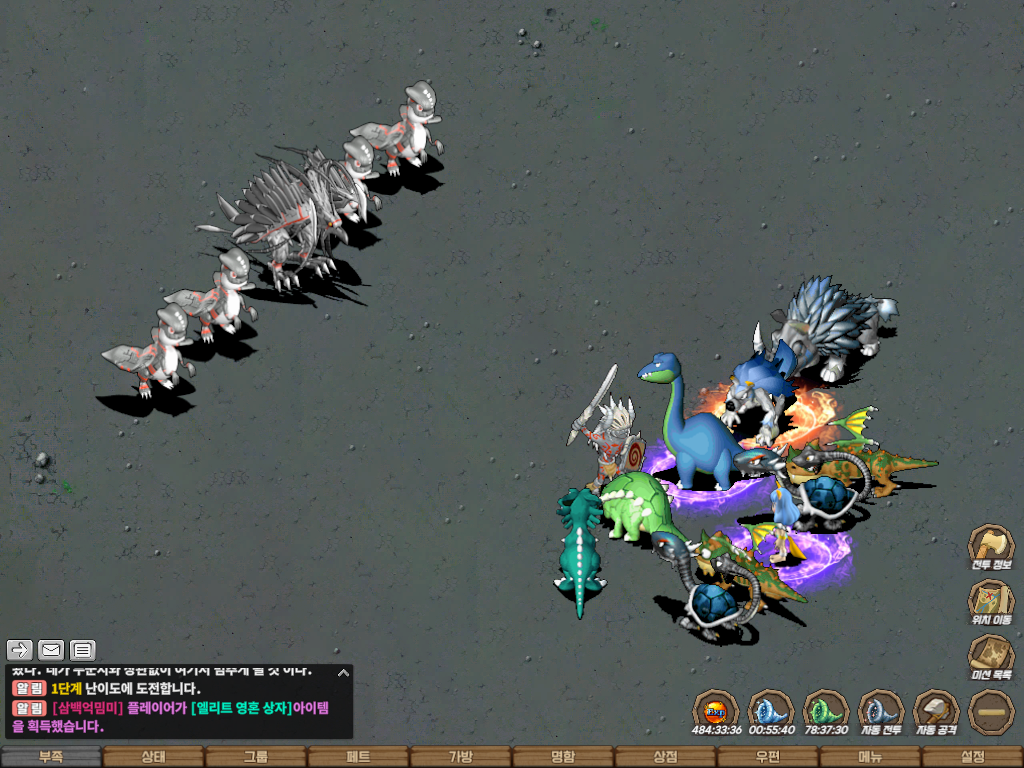
Task: Open the 상점 (Shop) tab
Action: pyautogui.click(x=665, y=757)
